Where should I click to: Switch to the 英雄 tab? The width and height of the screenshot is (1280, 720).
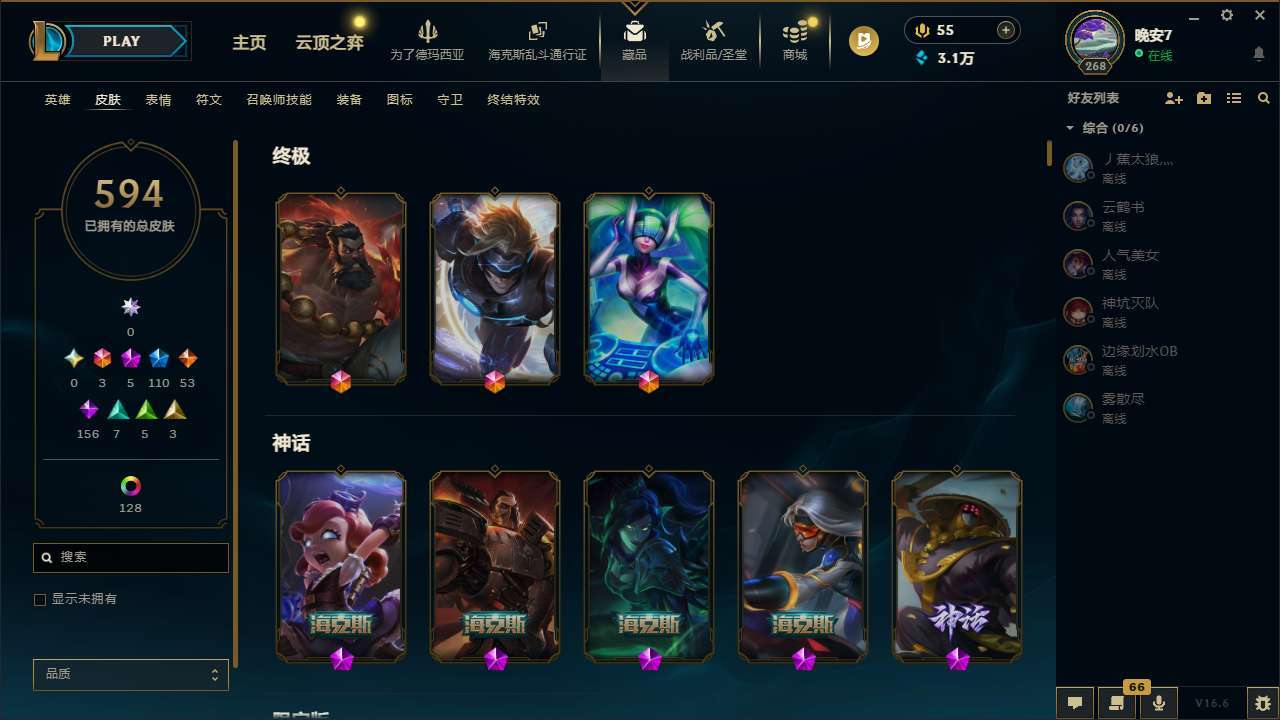tap(57, 100)
